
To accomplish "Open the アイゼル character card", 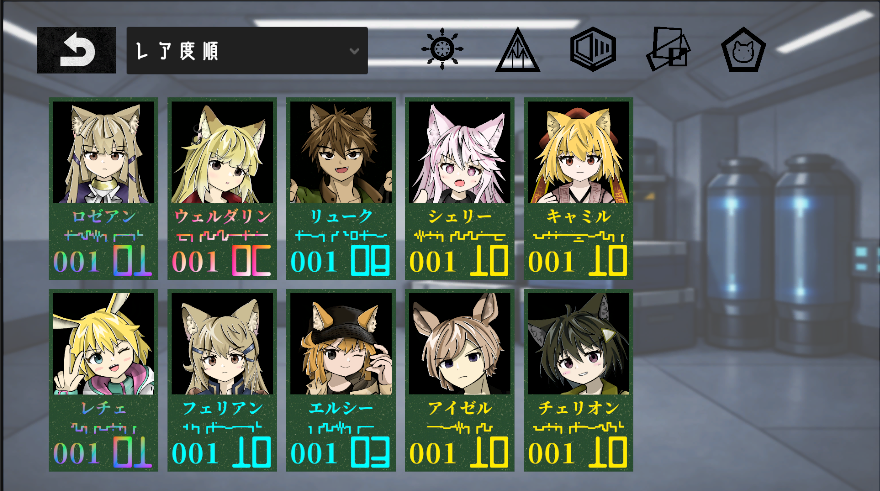I will click(460, 380).
